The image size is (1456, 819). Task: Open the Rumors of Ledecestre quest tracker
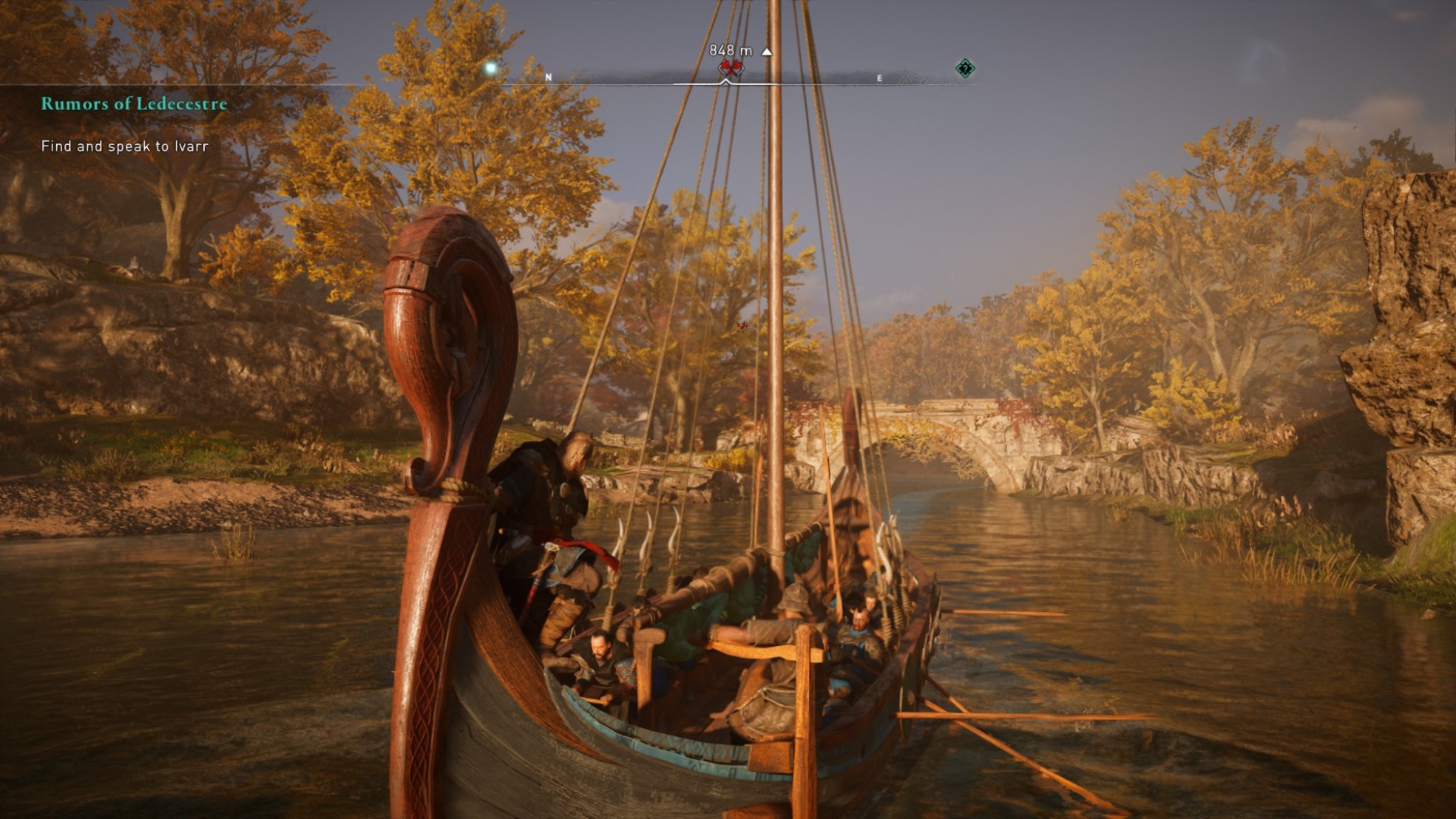(134, 103)
